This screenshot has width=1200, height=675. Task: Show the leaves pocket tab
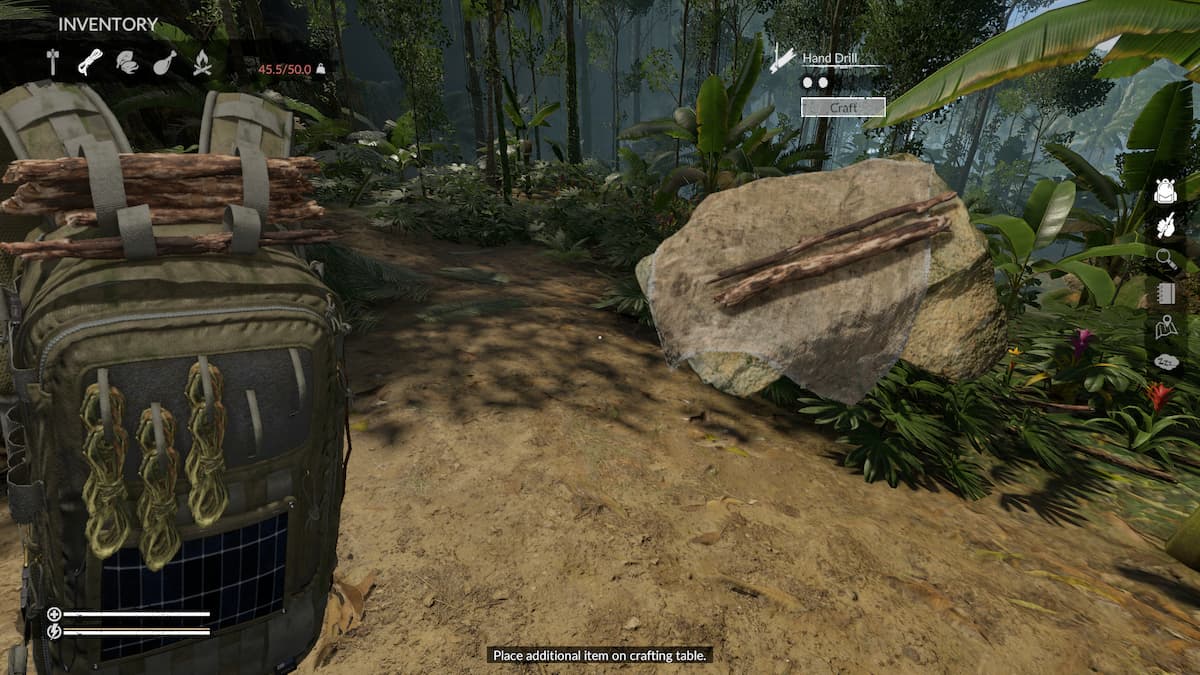point(128,63)
